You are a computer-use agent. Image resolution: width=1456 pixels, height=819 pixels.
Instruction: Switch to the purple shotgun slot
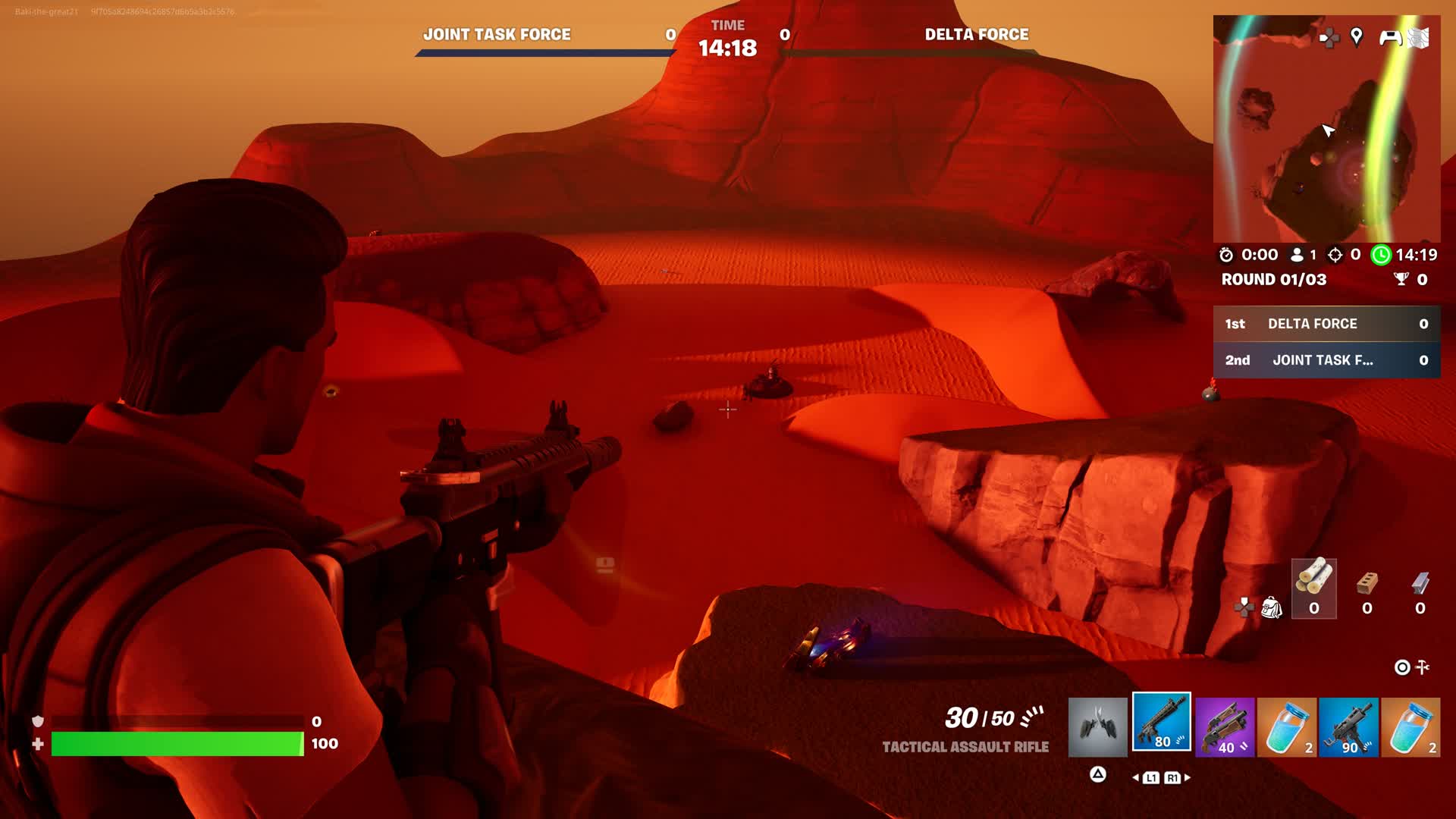[x=1224, y=728]
